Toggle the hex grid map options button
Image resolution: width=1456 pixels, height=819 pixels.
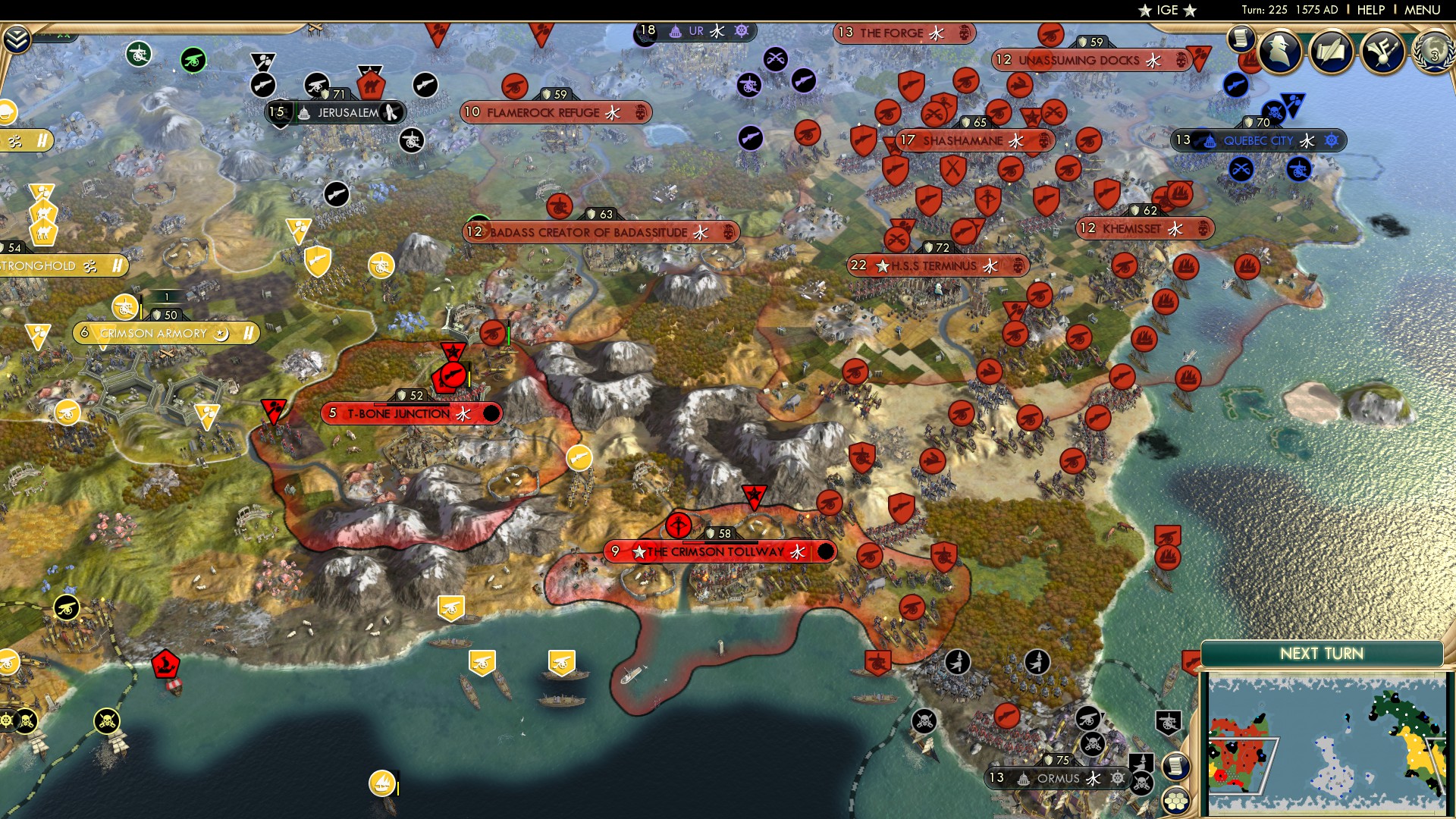click(x=1175, y=801)
